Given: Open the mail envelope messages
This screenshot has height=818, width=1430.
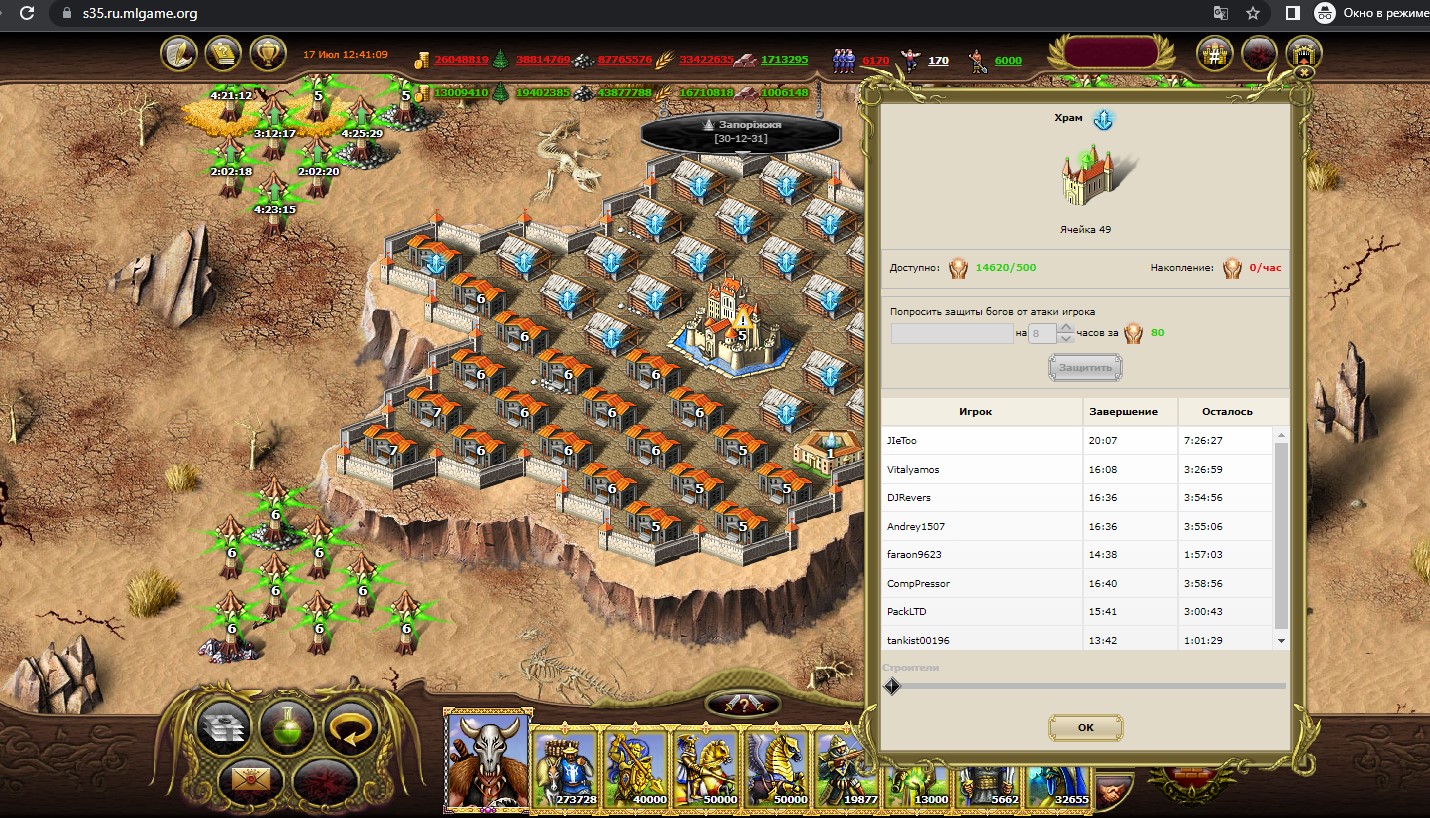Looking at the screenshot, I should pos(244,778).
